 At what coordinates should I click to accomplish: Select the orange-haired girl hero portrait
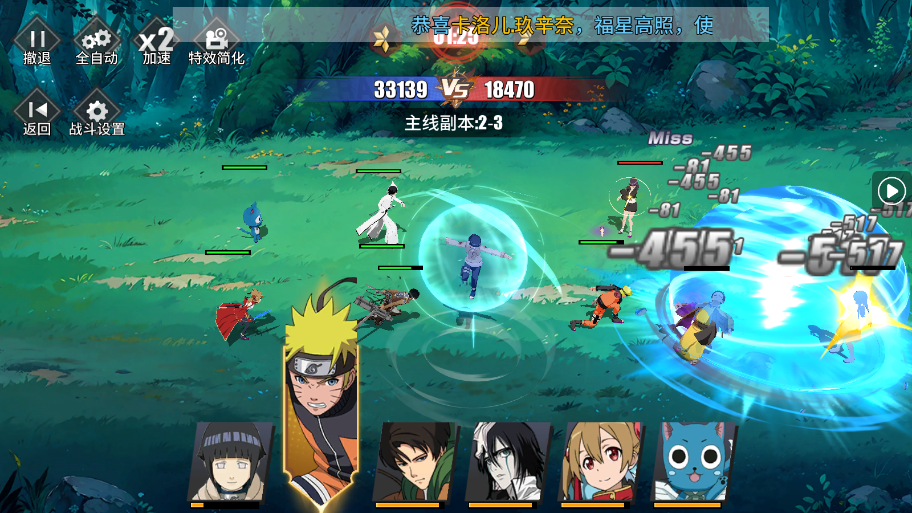(598, 461)
